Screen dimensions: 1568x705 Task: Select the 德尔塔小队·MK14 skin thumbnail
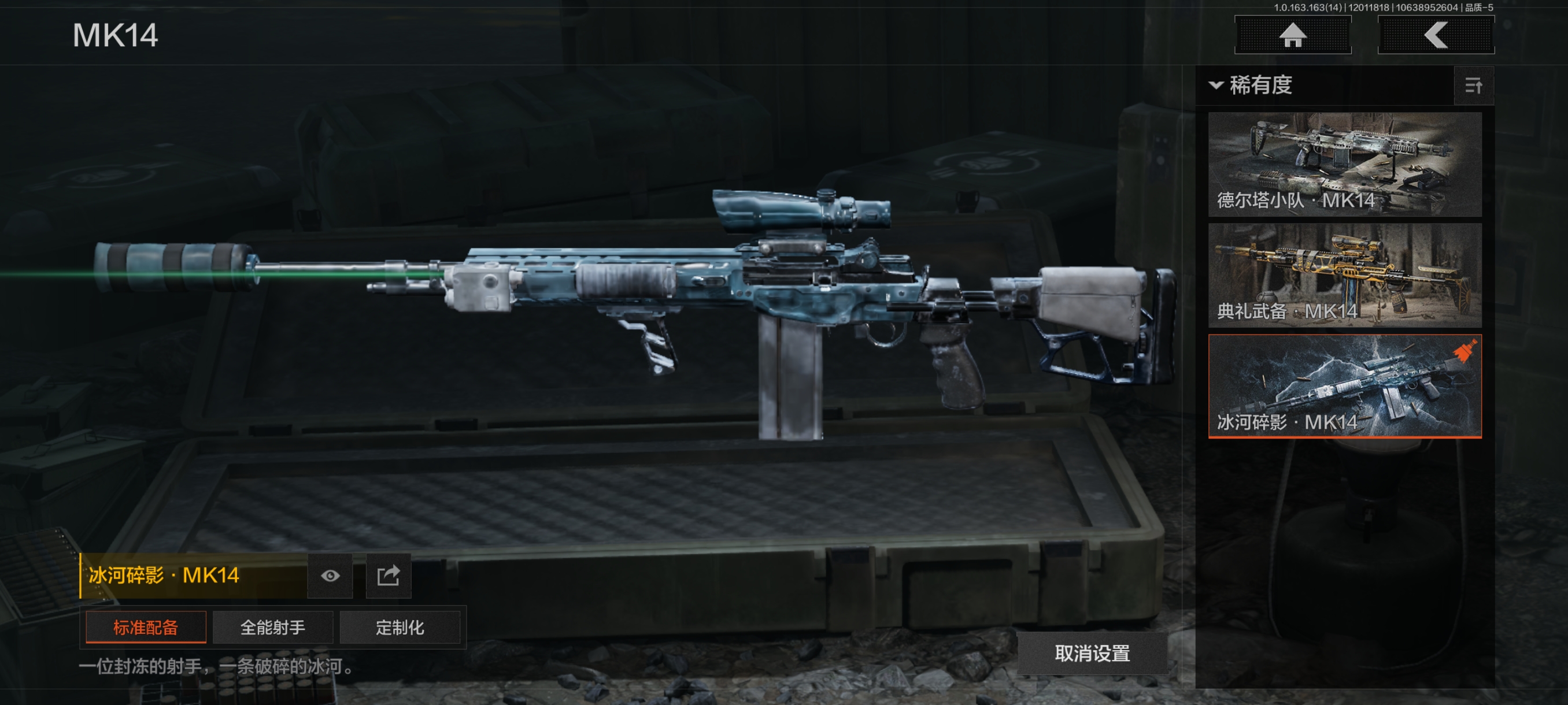pos(1345,164)
